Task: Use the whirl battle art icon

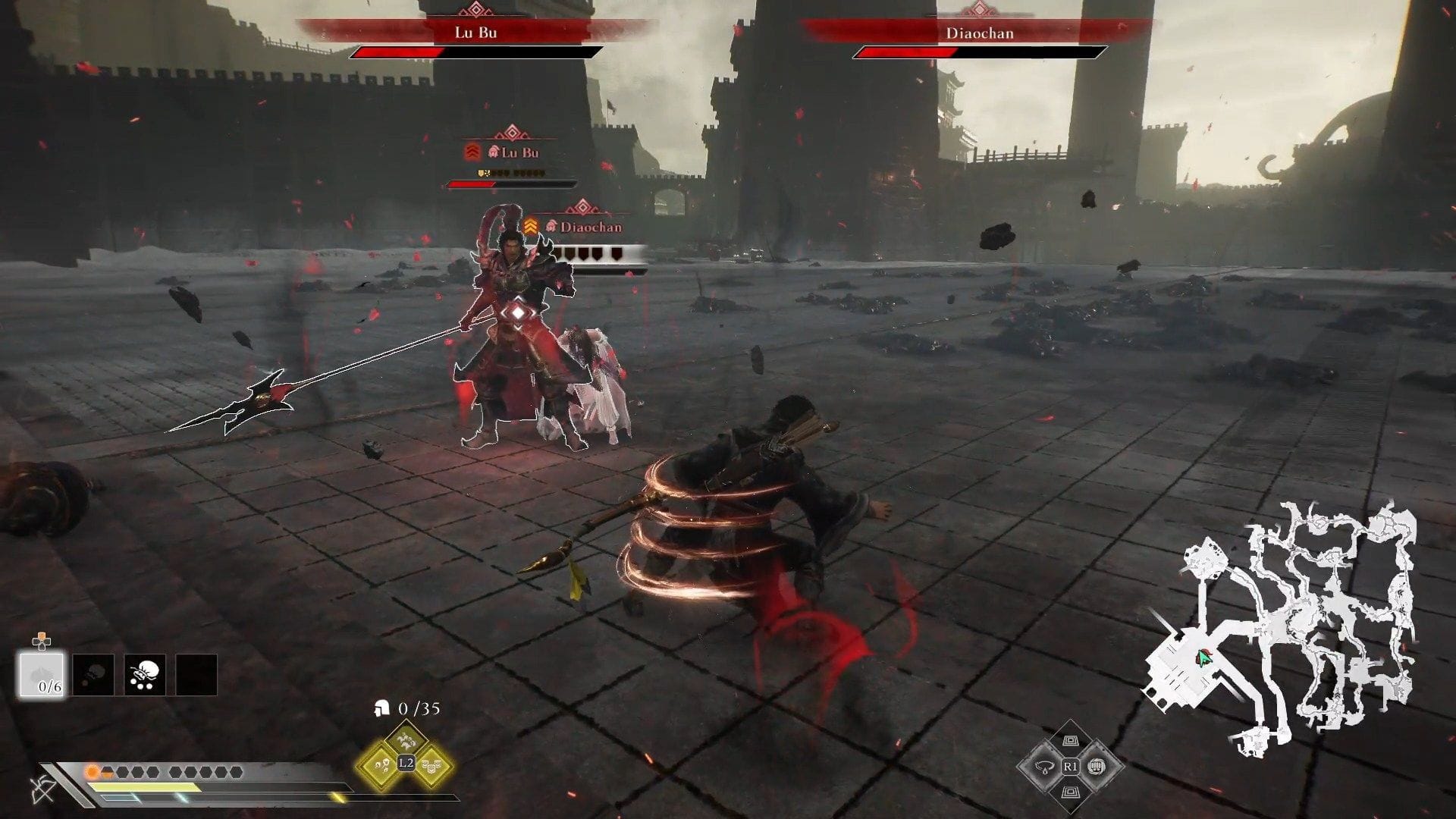Action: [x=1044, y=767]
